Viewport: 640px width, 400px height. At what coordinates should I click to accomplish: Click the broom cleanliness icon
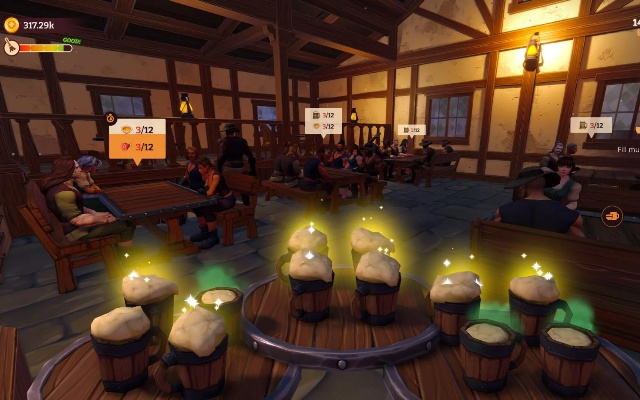(11, 46)
